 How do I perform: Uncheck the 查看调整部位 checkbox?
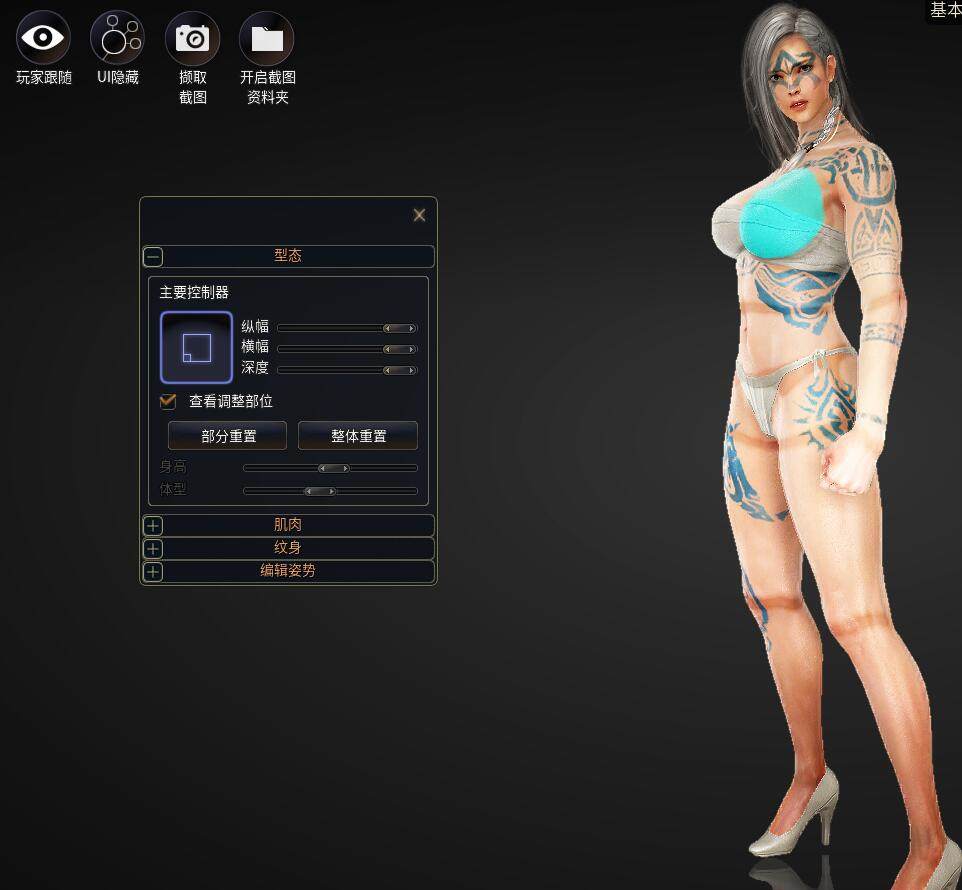168,401
